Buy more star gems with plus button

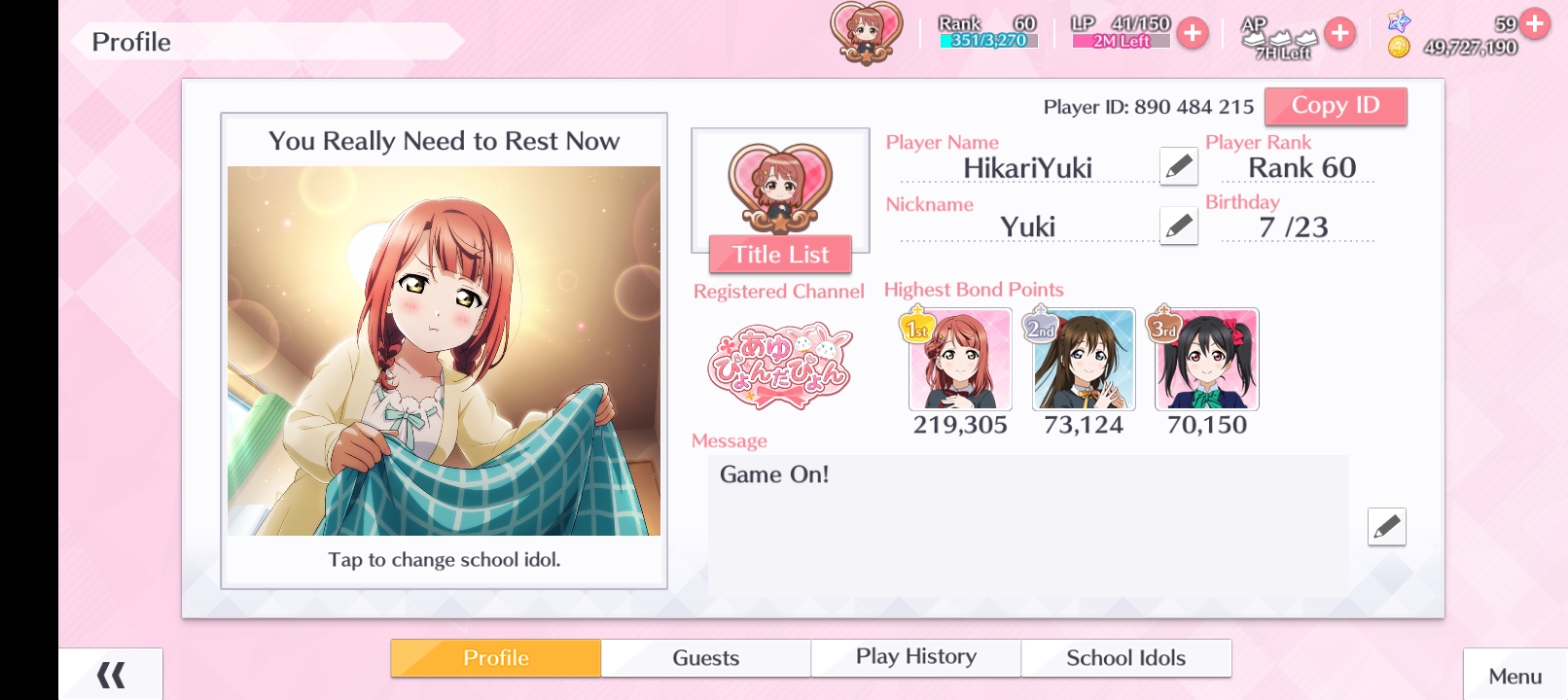click(1535, 22)
